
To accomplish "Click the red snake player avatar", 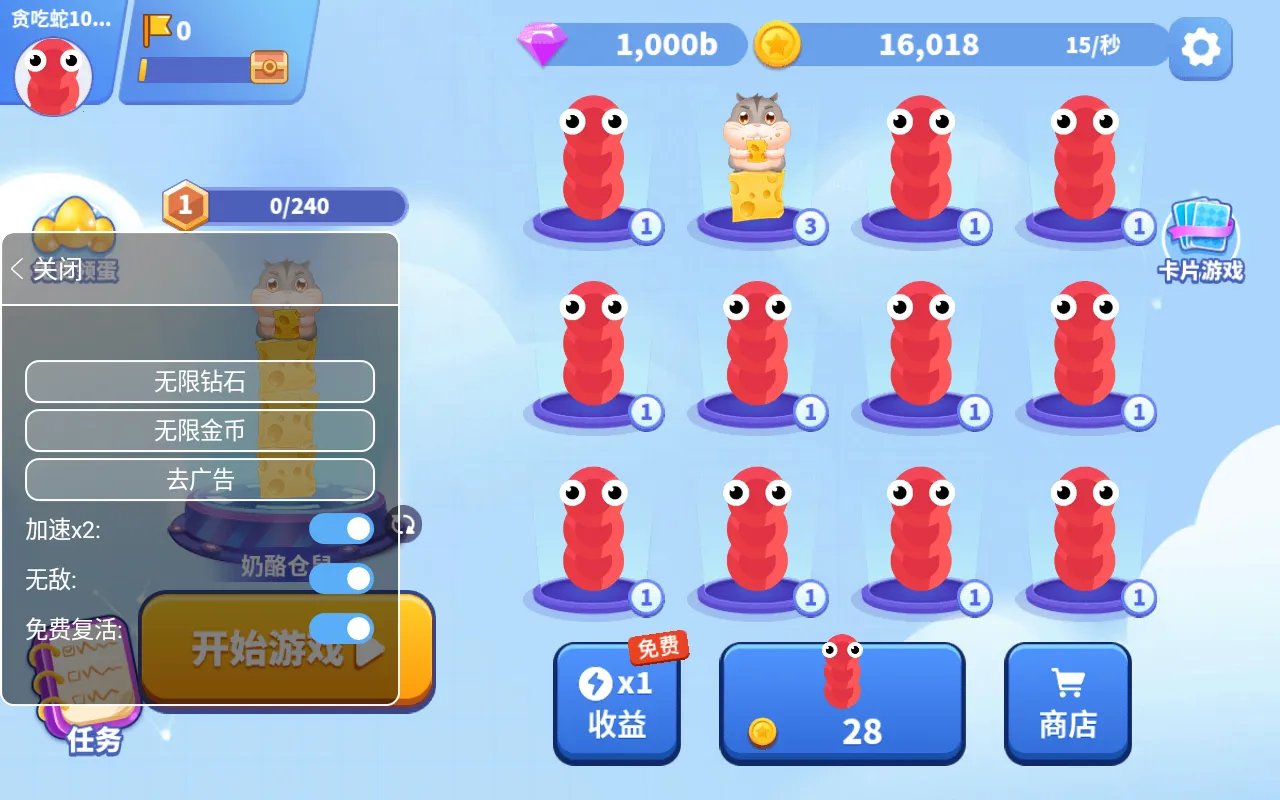I will [x=55, y=75].
